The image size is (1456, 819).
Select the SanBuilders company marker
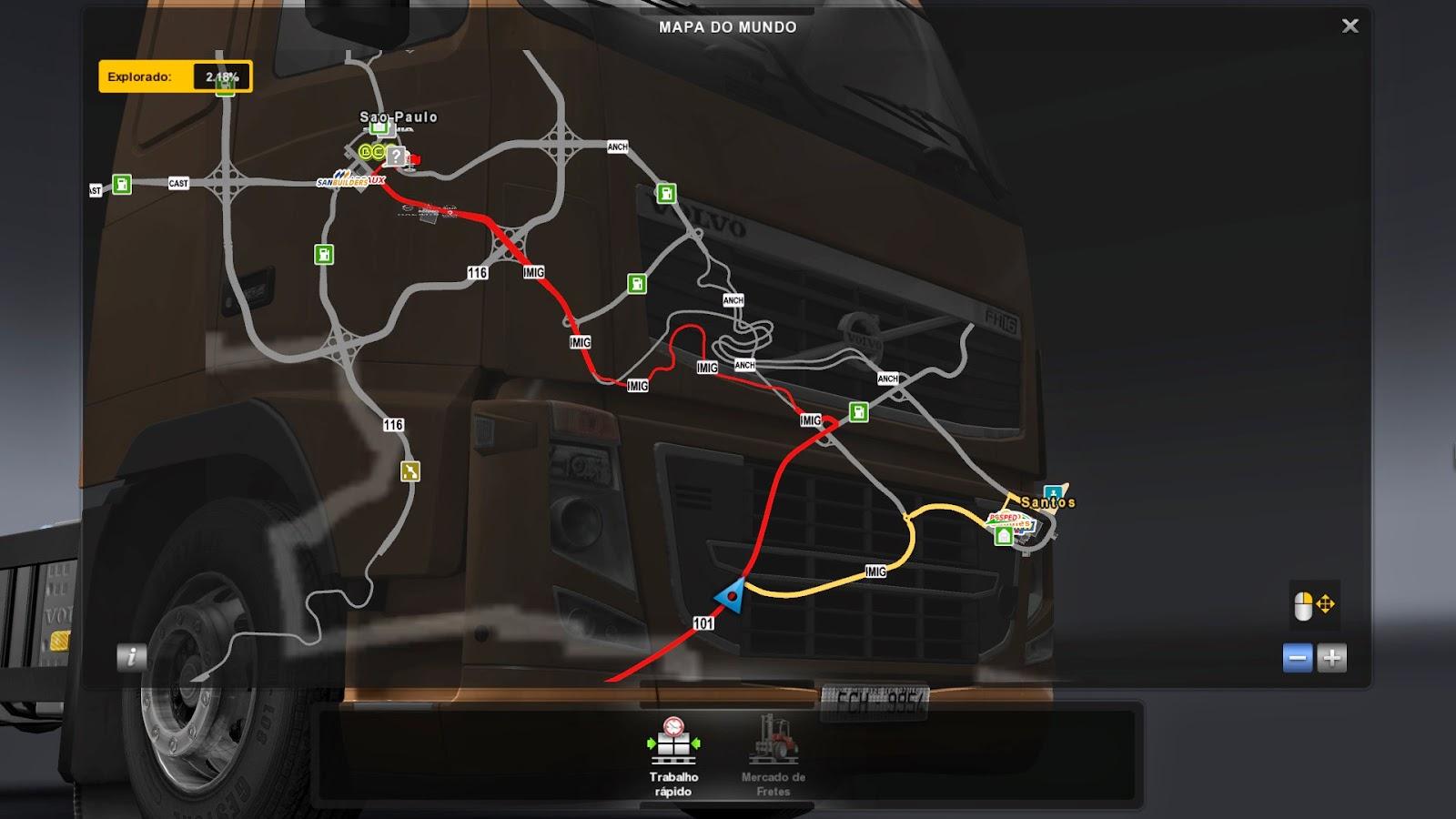343,179
